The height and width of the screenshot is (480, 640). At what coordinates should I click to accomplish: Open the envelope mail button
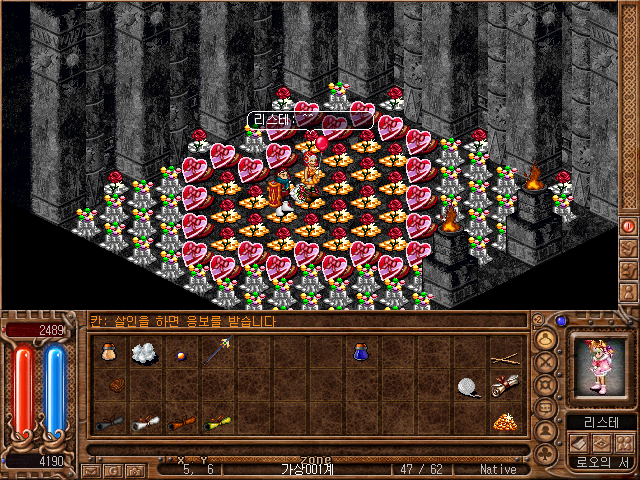(92, 469)
